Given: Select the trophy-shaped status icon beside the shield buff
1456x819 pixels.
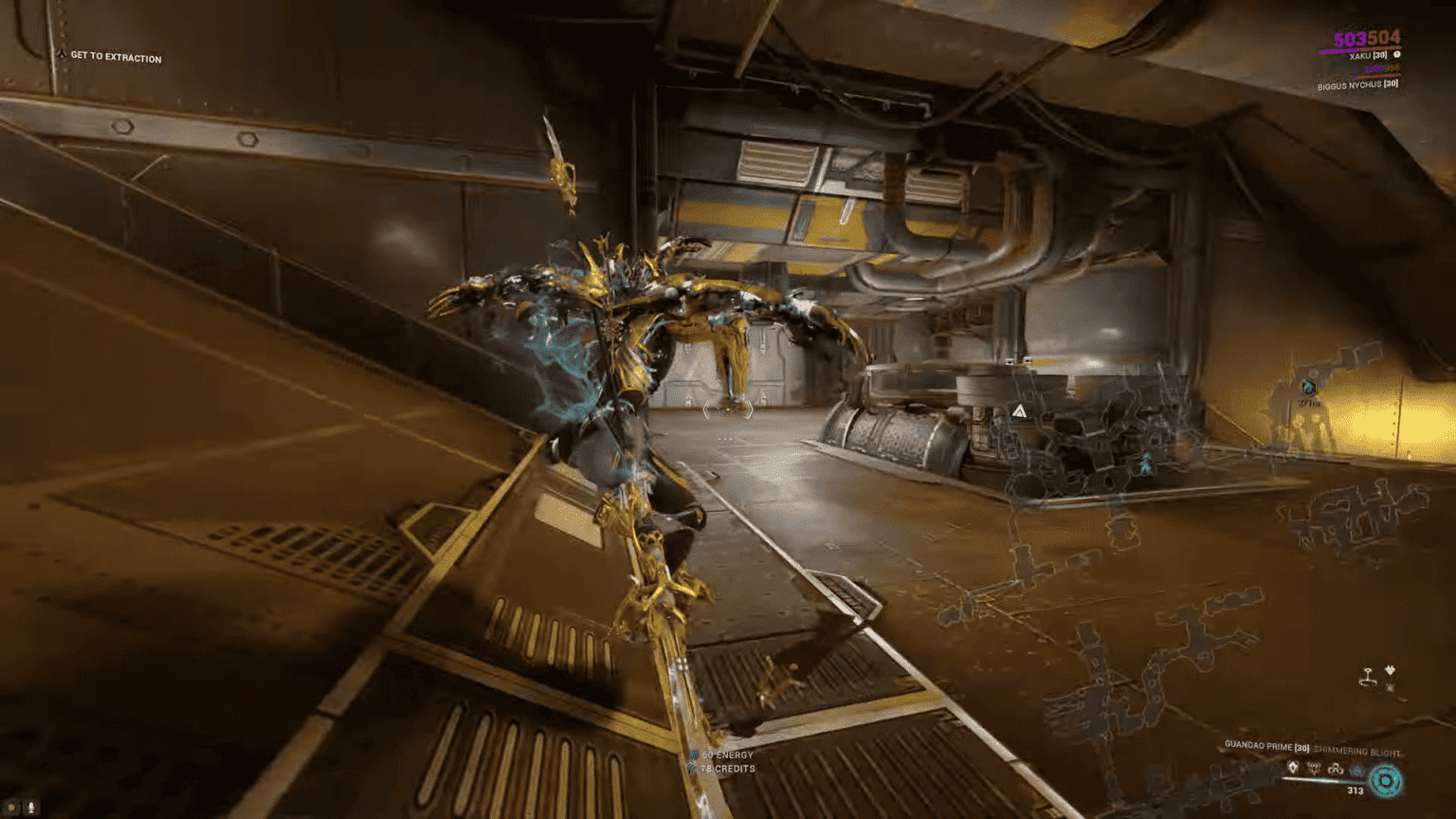Looking at the screenshot, I should 1316,767.
